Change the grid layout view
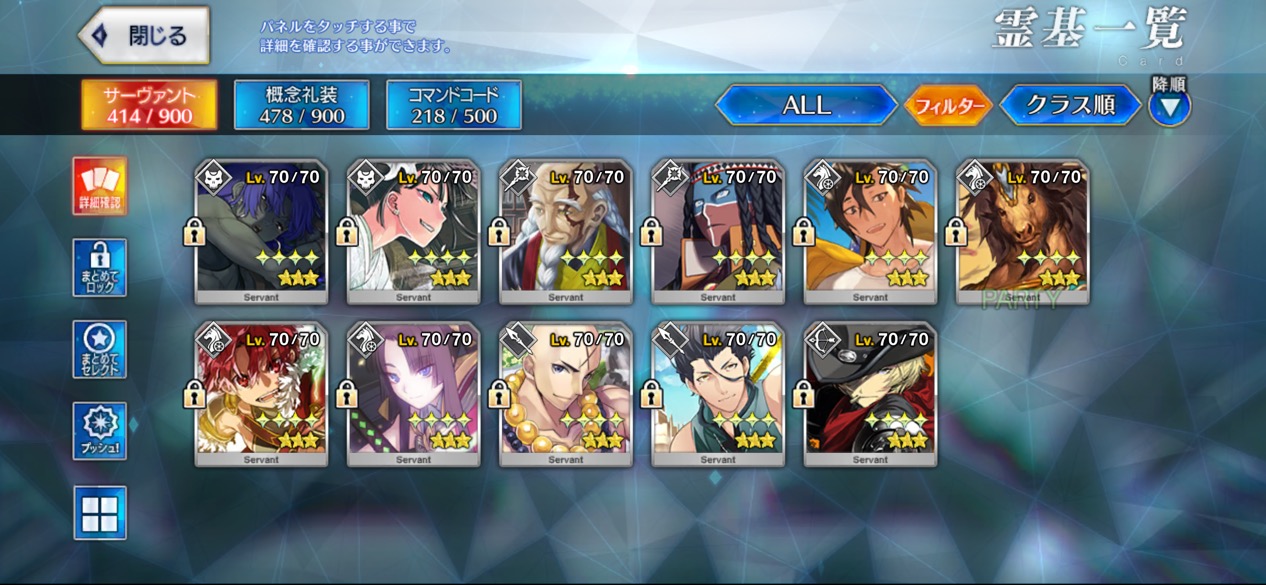 100,512
